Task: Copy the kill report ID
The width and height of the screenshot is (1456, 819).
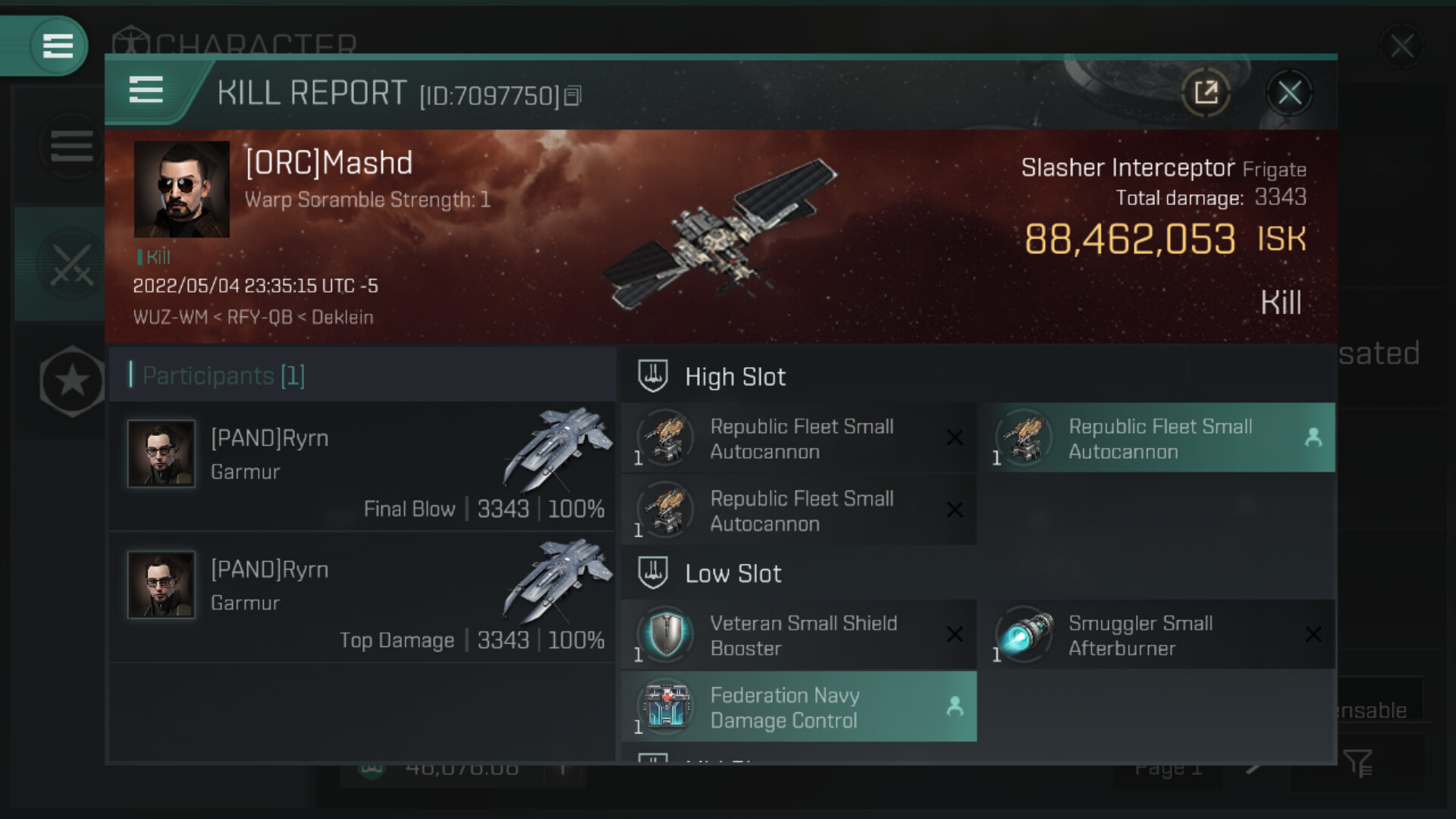Action: (573, 96)
